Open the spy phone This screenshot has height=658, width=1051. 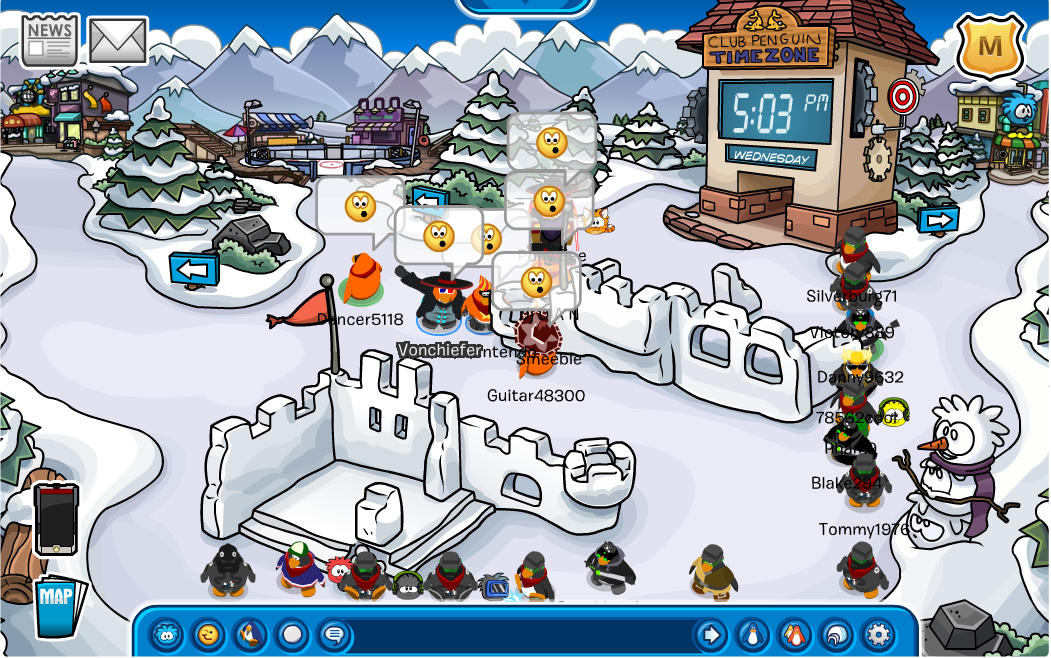(x=56, y=519)
